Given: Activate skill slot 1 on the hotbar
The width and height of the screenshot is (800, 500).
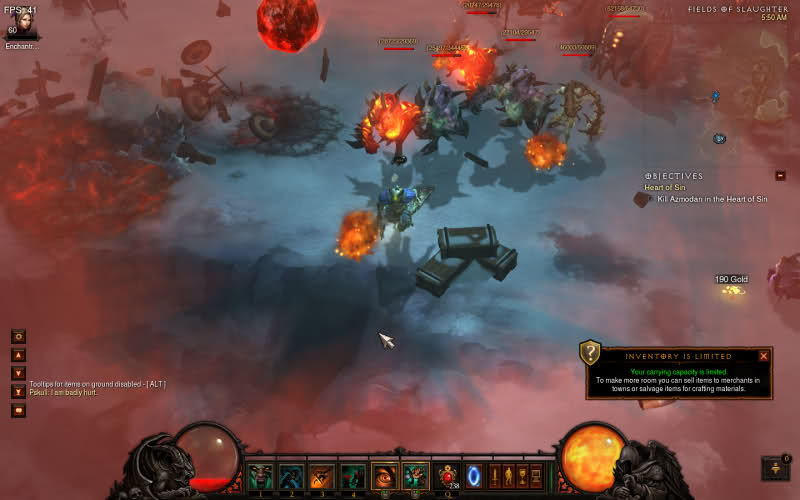Looking at the screenshot, I should 260,476.
